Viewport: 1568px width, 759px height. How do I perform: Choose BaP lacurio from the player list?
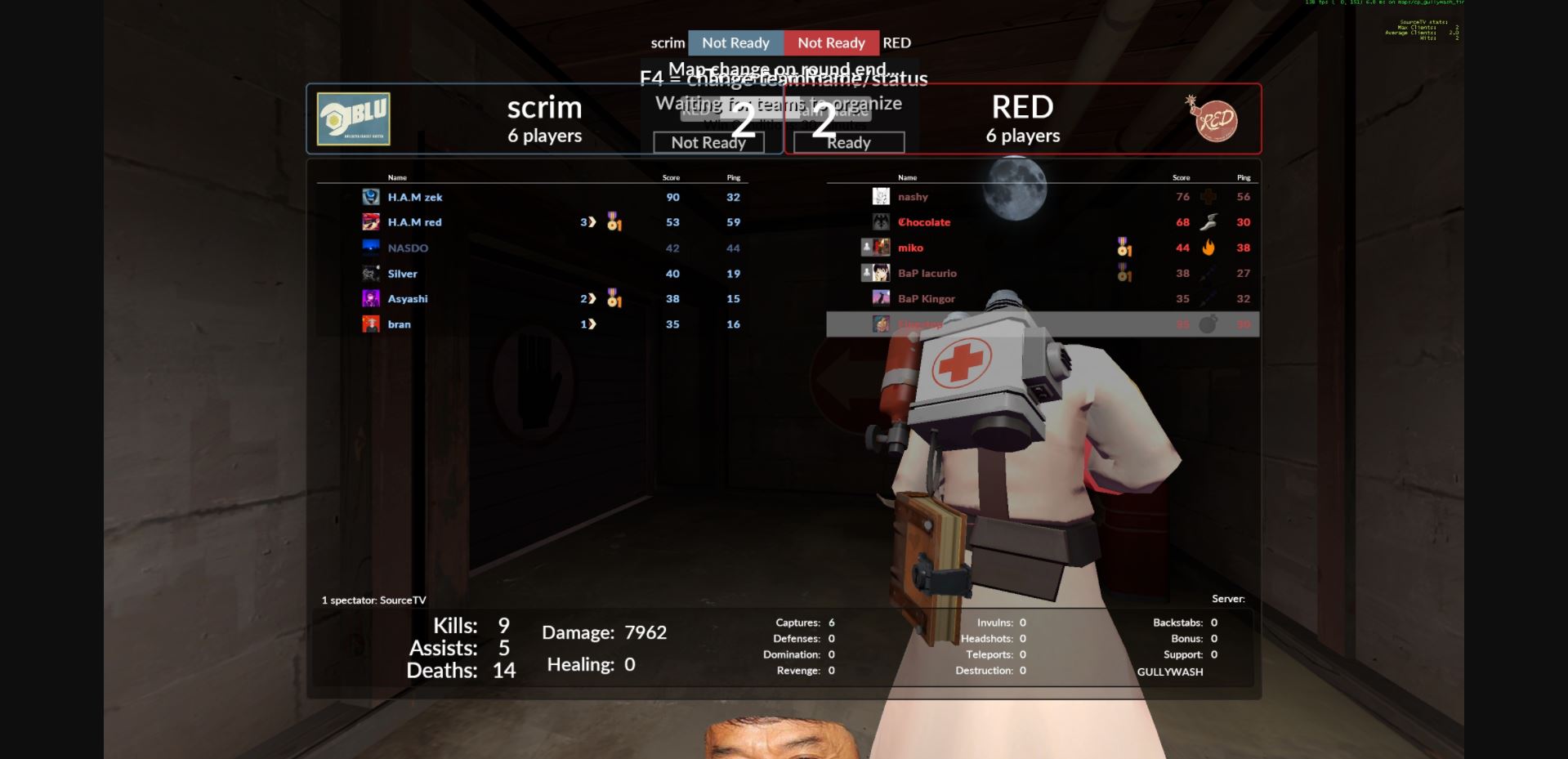coord(927,274)
